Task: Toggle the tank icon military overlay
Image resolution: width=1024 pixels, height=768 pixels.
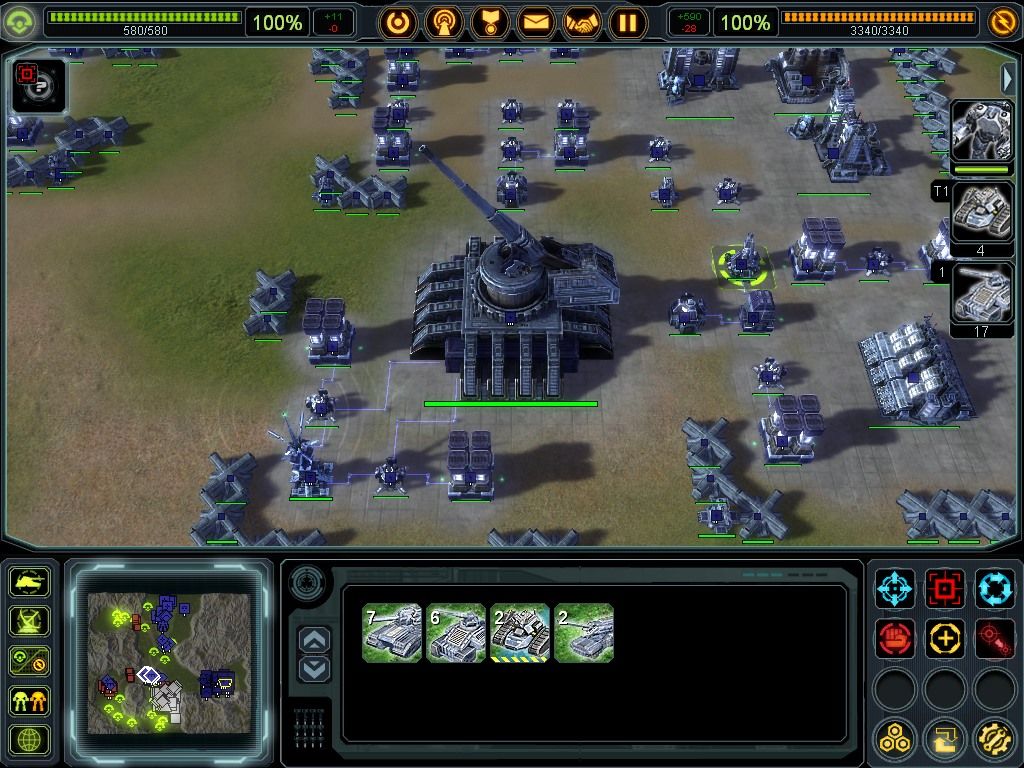Action: 29,581
